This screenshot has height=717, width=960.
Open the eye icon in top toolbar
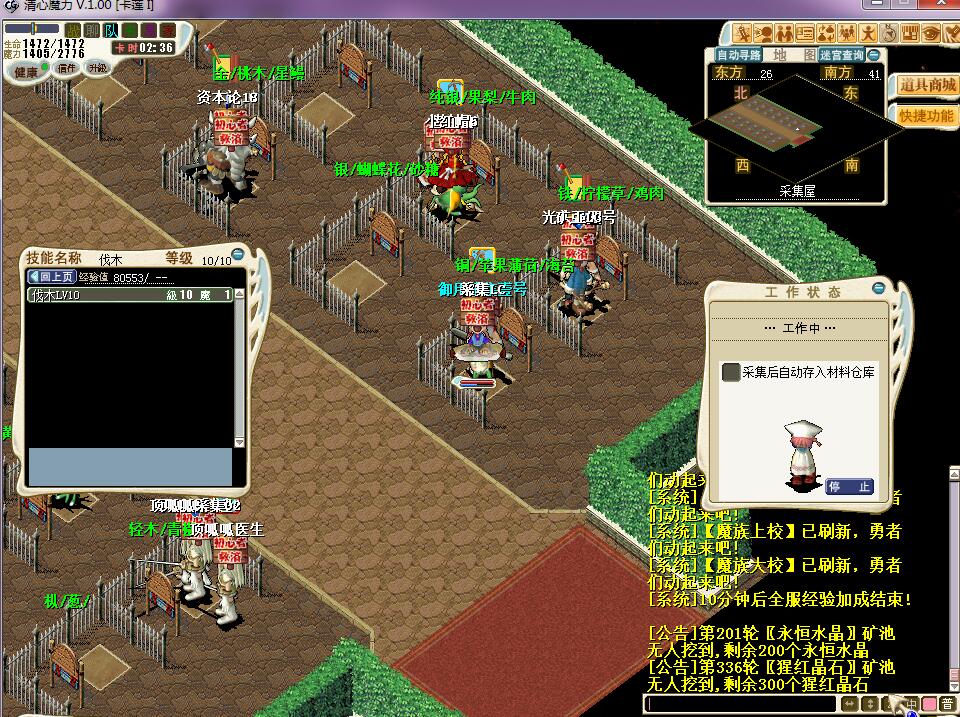coord(930,31)
